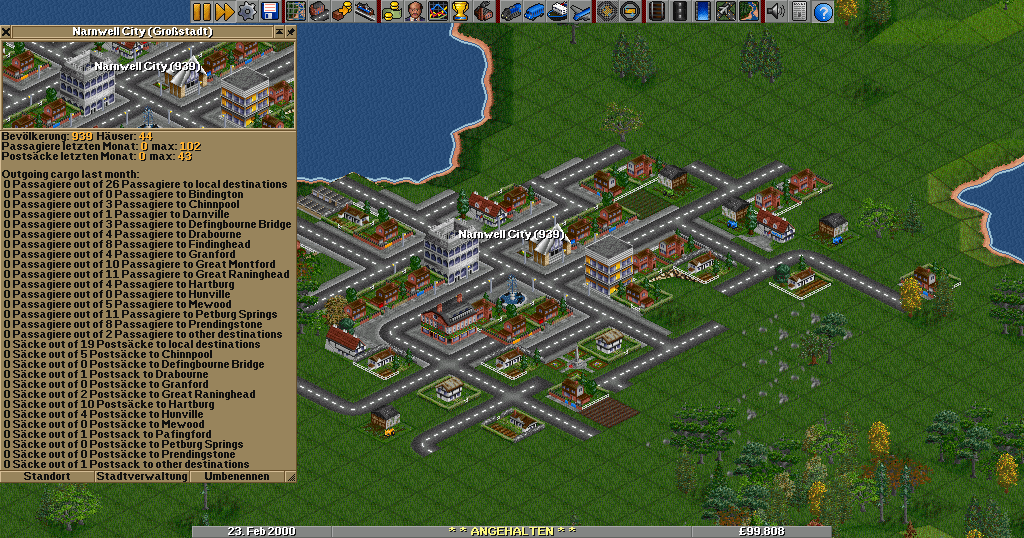Show the ship list
This screenshot has width=1024, height=538.
pyautogui.click(x=558, y=12)
